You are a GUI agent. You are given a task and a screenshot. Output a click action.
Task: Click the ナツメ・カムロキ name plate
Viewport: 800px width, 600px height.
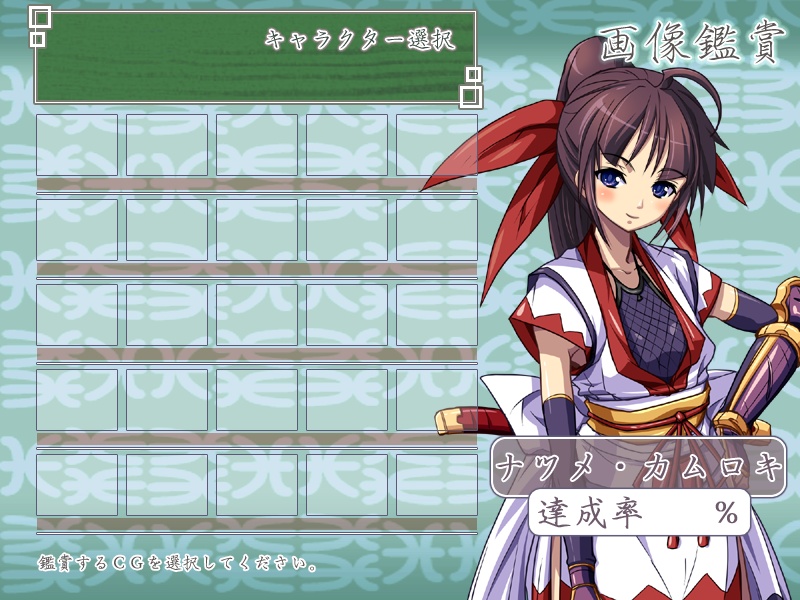coord(637,467)
